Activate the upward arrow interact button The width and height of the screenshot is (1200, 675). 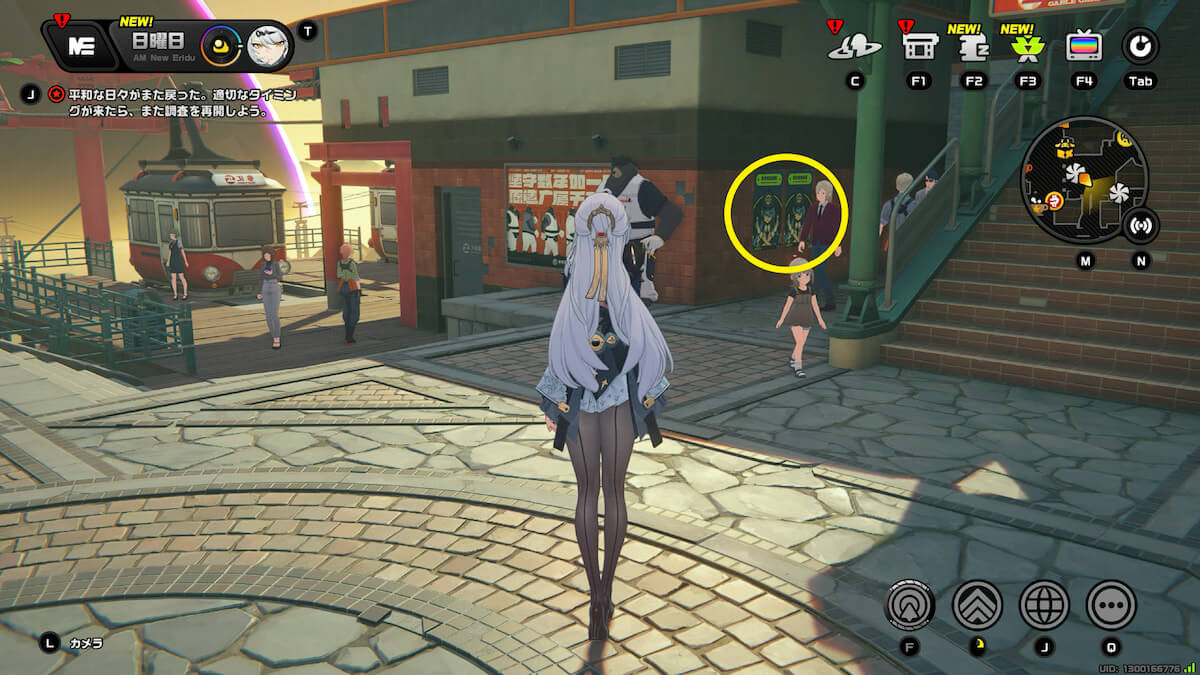(x=910, y=604)
